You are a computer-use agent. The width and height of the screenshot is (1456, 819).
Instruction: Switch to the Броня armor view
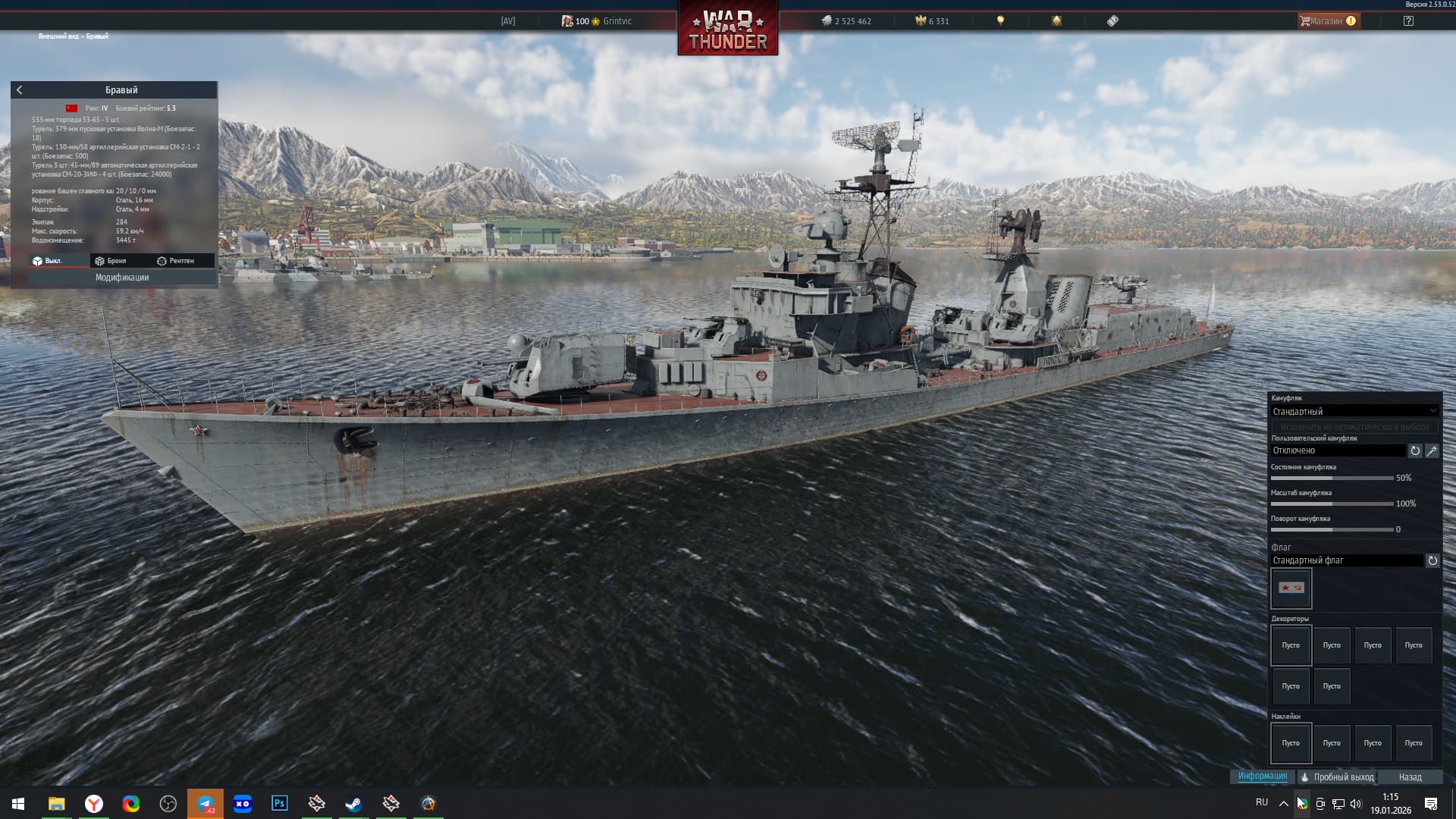point(111,261)
